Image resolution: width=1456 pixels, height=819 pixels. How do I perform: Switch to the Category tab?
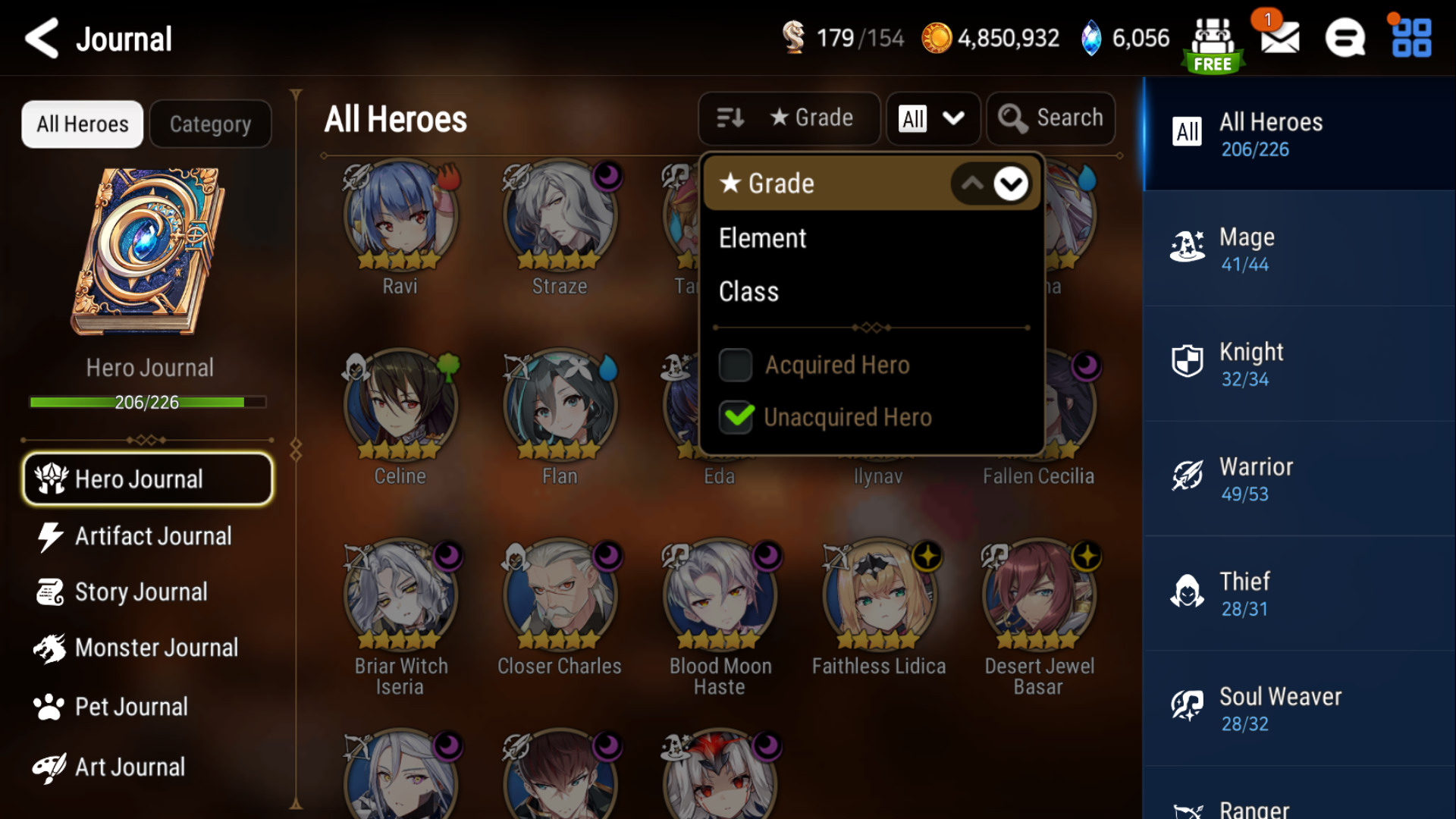210,124
